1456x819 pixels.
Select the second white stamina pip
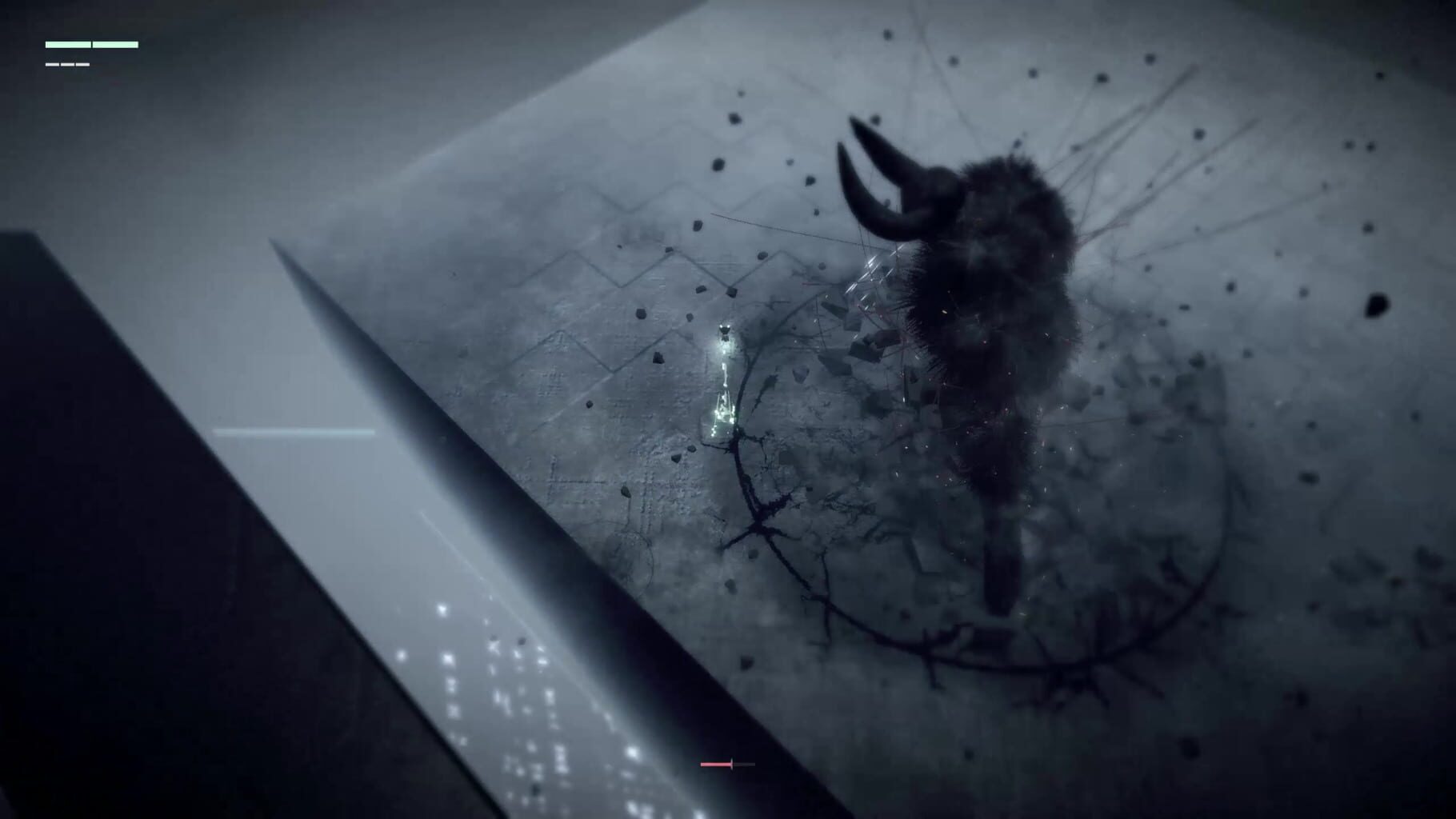click(67, 64)
